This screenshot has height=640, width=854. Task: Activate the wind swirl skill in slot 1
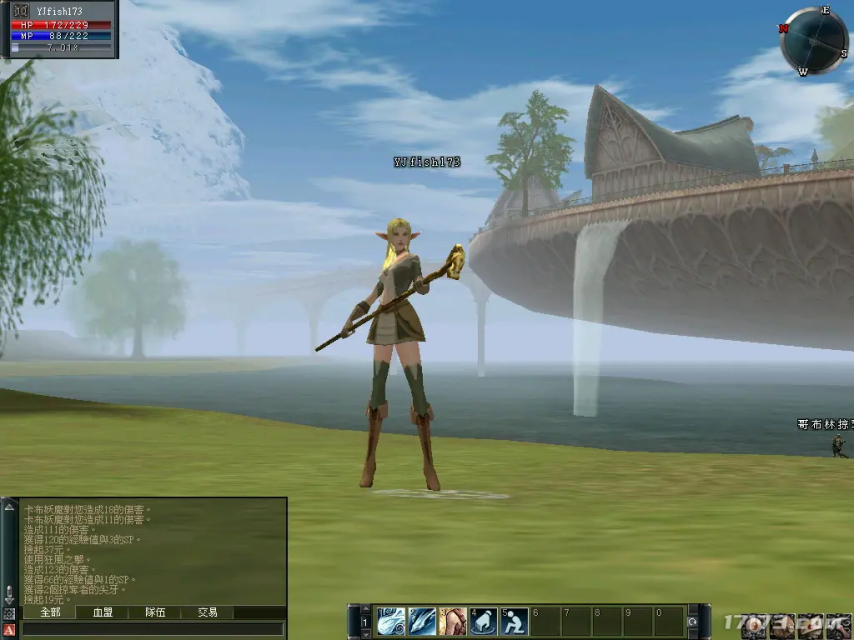pos(391,621)
